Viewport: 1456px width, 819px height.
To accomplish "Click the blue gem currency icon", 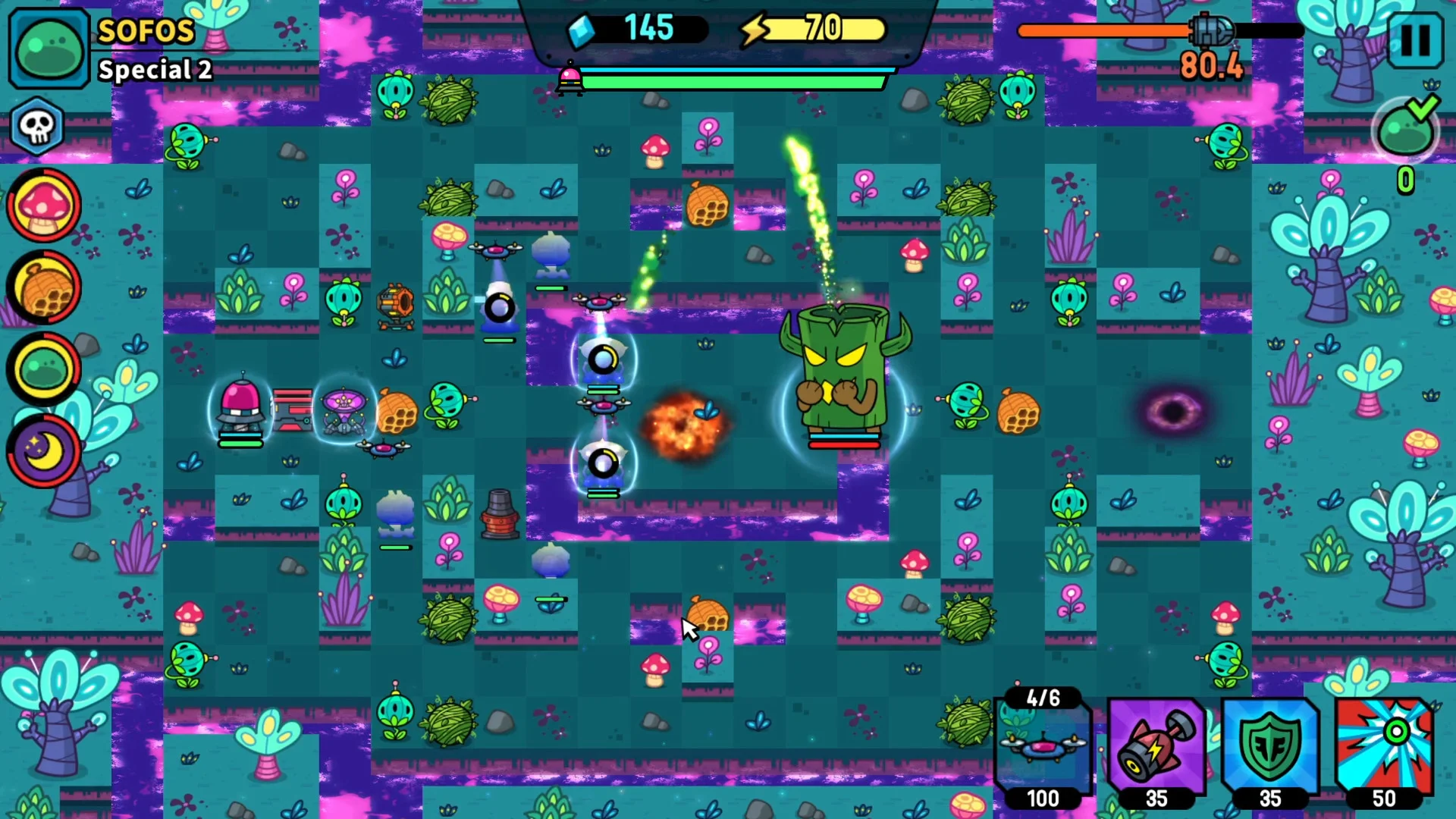I will (580, 29).
